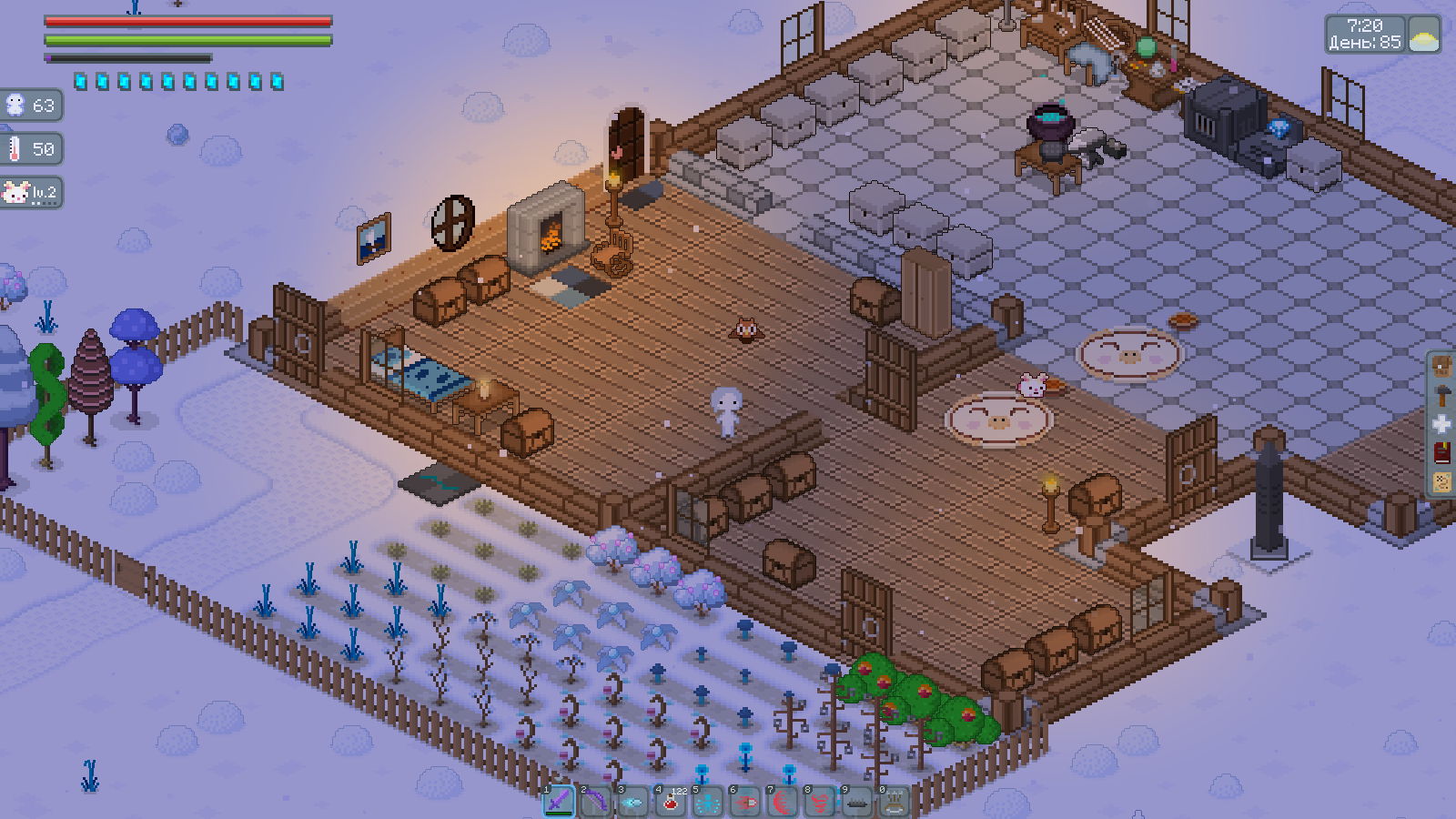Screen dimensions: 1456x819
Task: Select the red fire dash ability
Action: pos(745,802)
